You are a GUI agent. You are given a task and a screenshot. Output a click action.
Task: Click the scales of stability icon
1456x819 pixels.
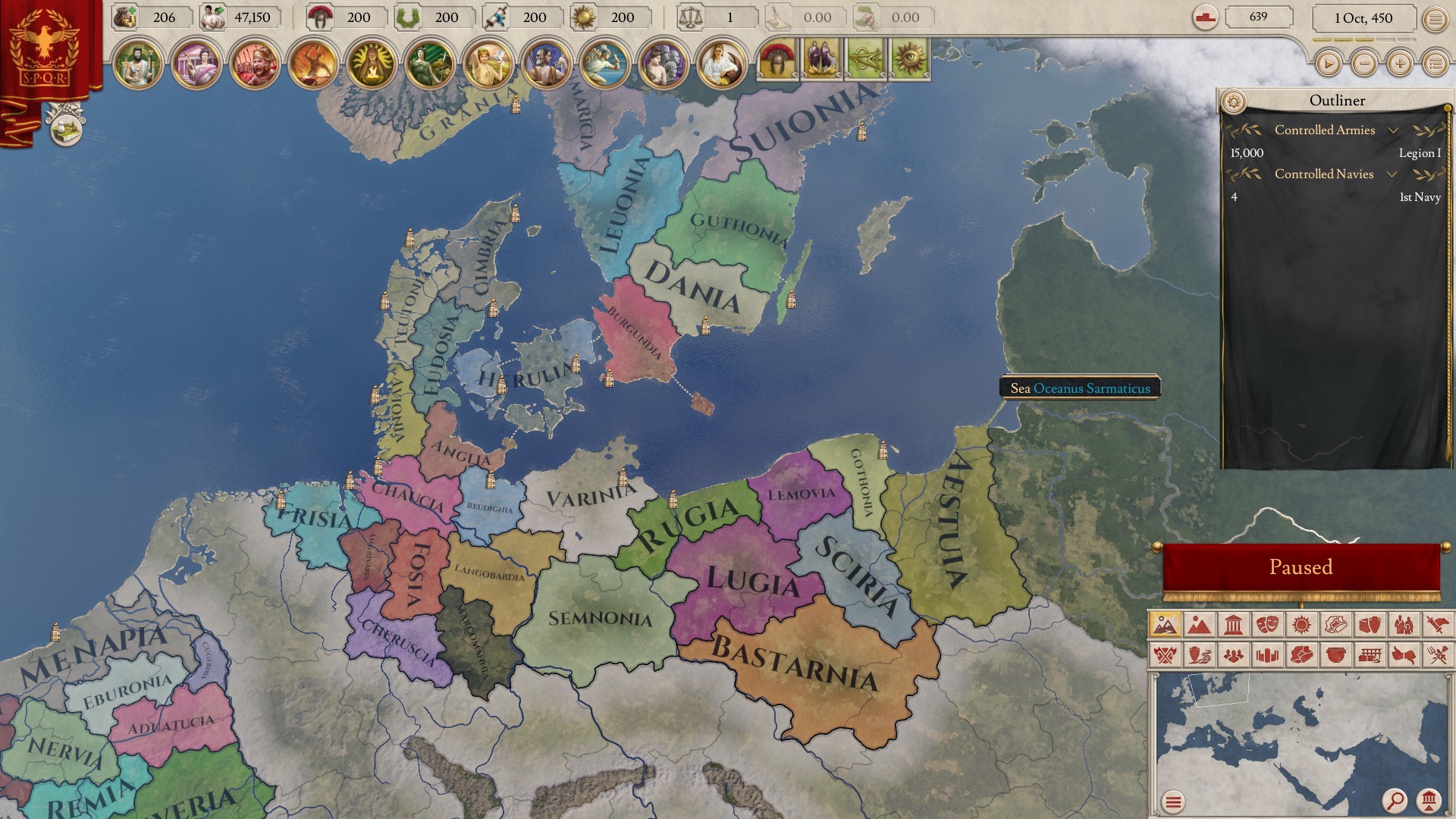pos(691,17)
